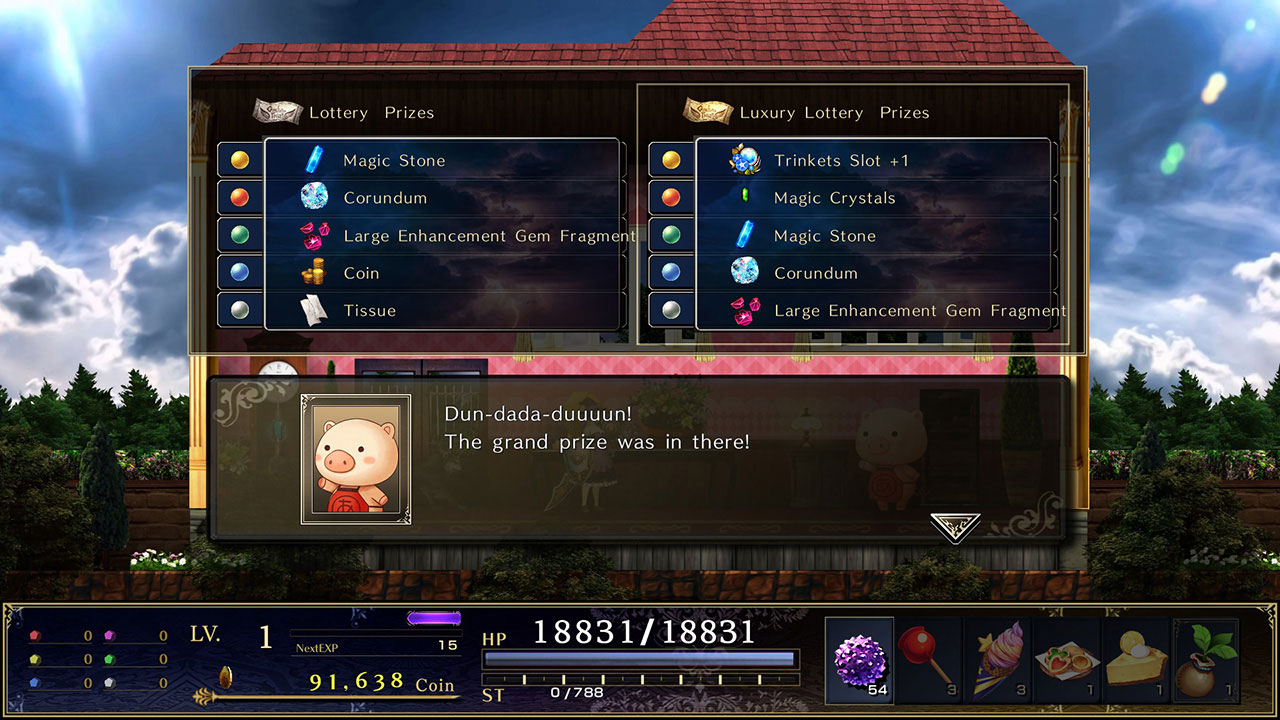This screenshot has height=720, width=1280.
Task: Click the stack of coins icon
Action: 315,272
